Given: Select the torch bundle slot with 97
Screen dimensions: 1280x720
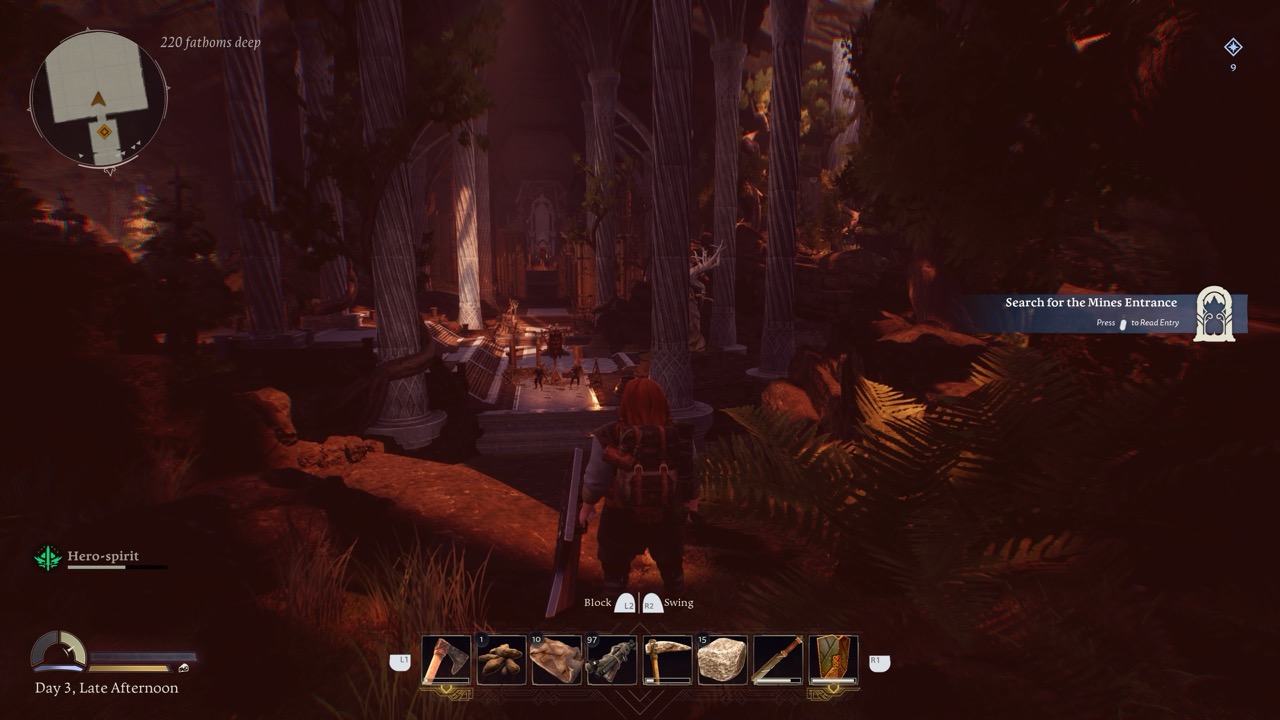Looking at the screenshot, I should pos(612,660).
